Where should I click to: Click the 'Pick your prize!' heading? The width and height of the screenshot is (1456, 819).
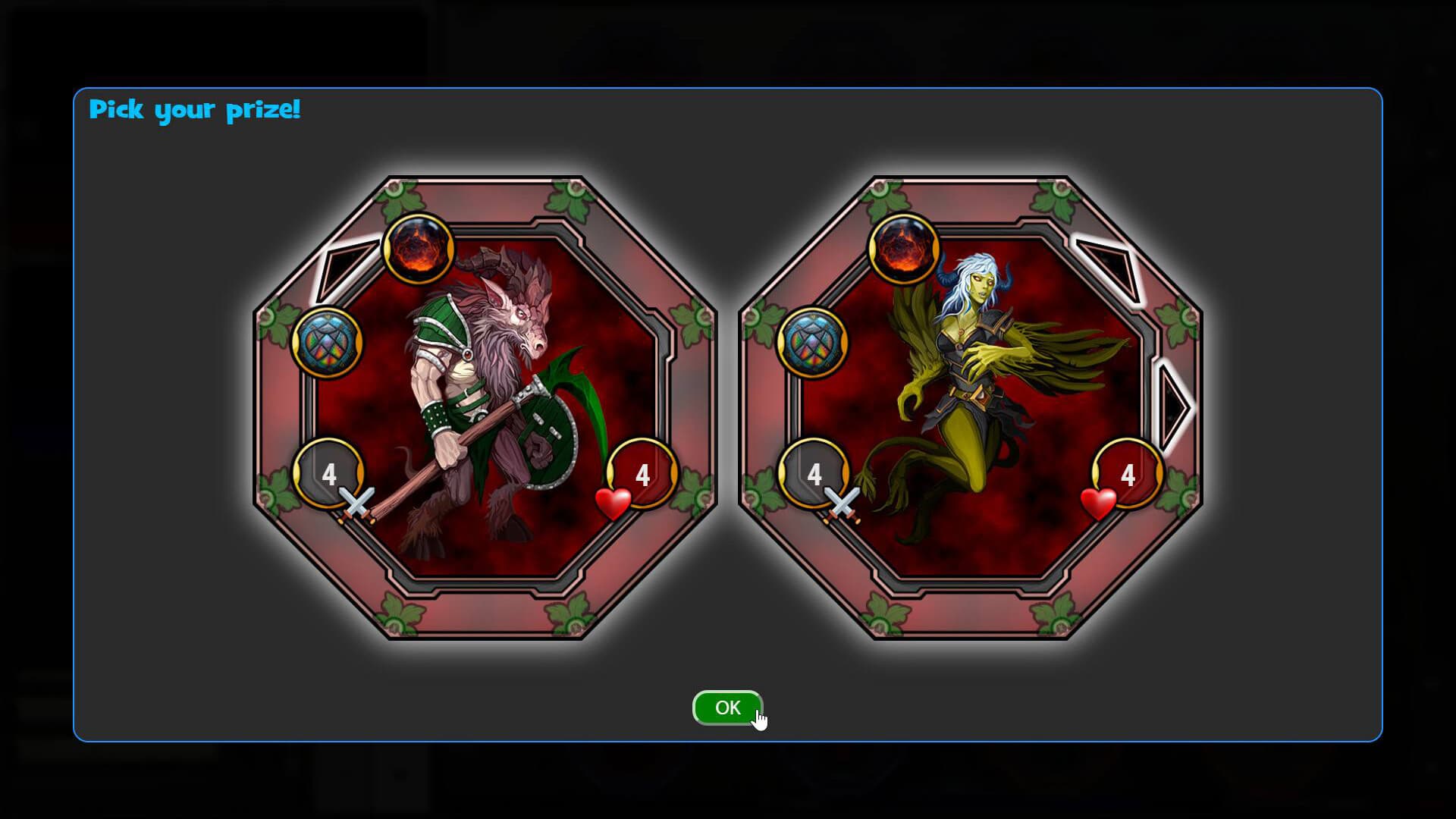[x=196, y=111]
